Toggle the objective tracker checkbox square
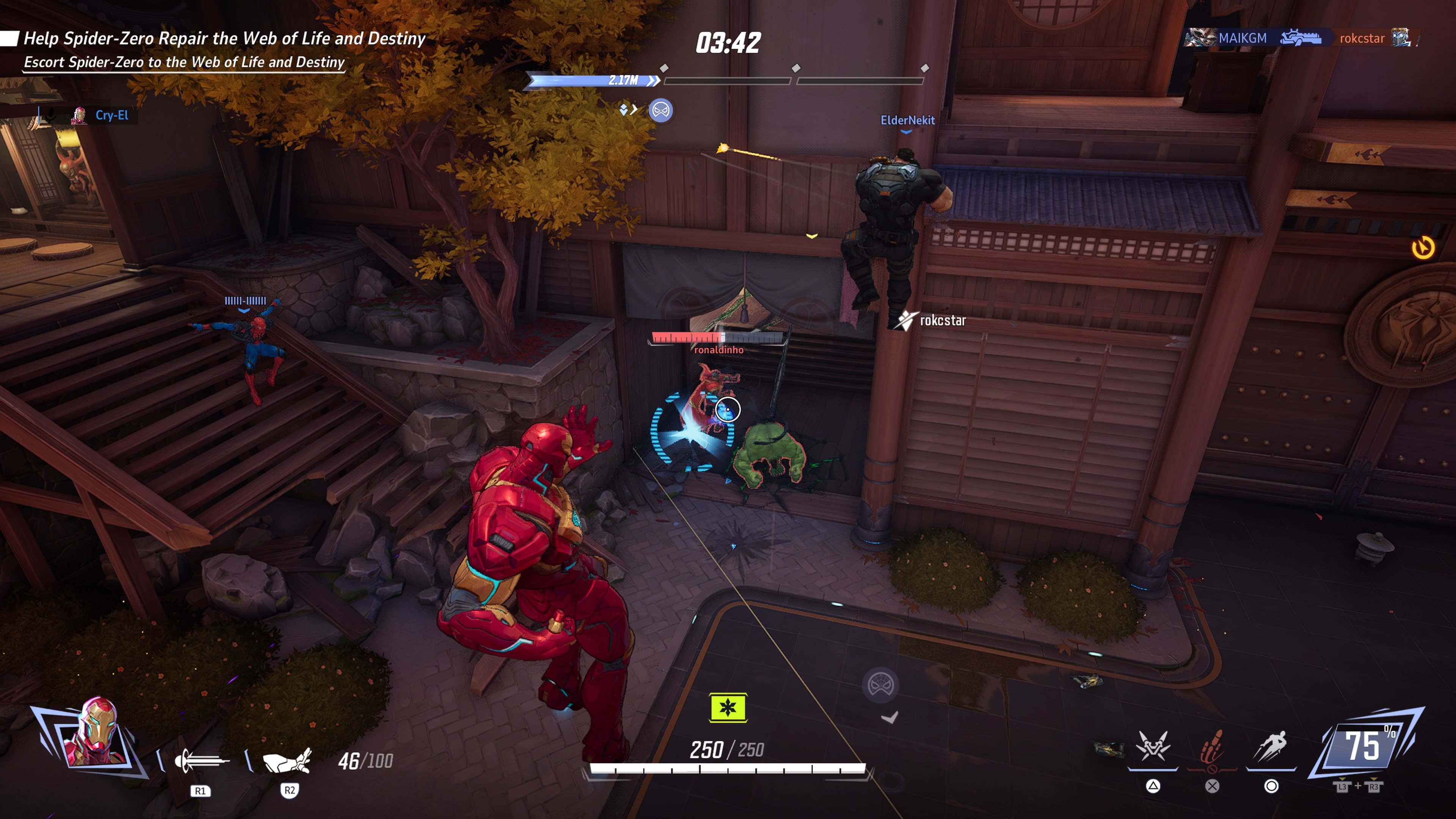 (x=9, y=38)
